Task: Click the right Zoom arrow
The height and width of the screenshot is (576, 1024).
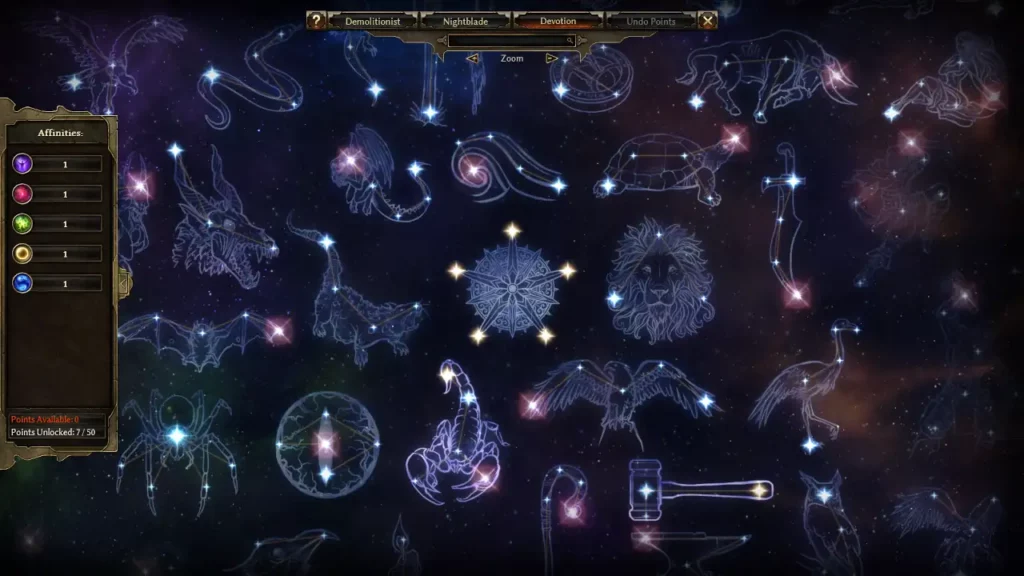Action: [551, 59]
